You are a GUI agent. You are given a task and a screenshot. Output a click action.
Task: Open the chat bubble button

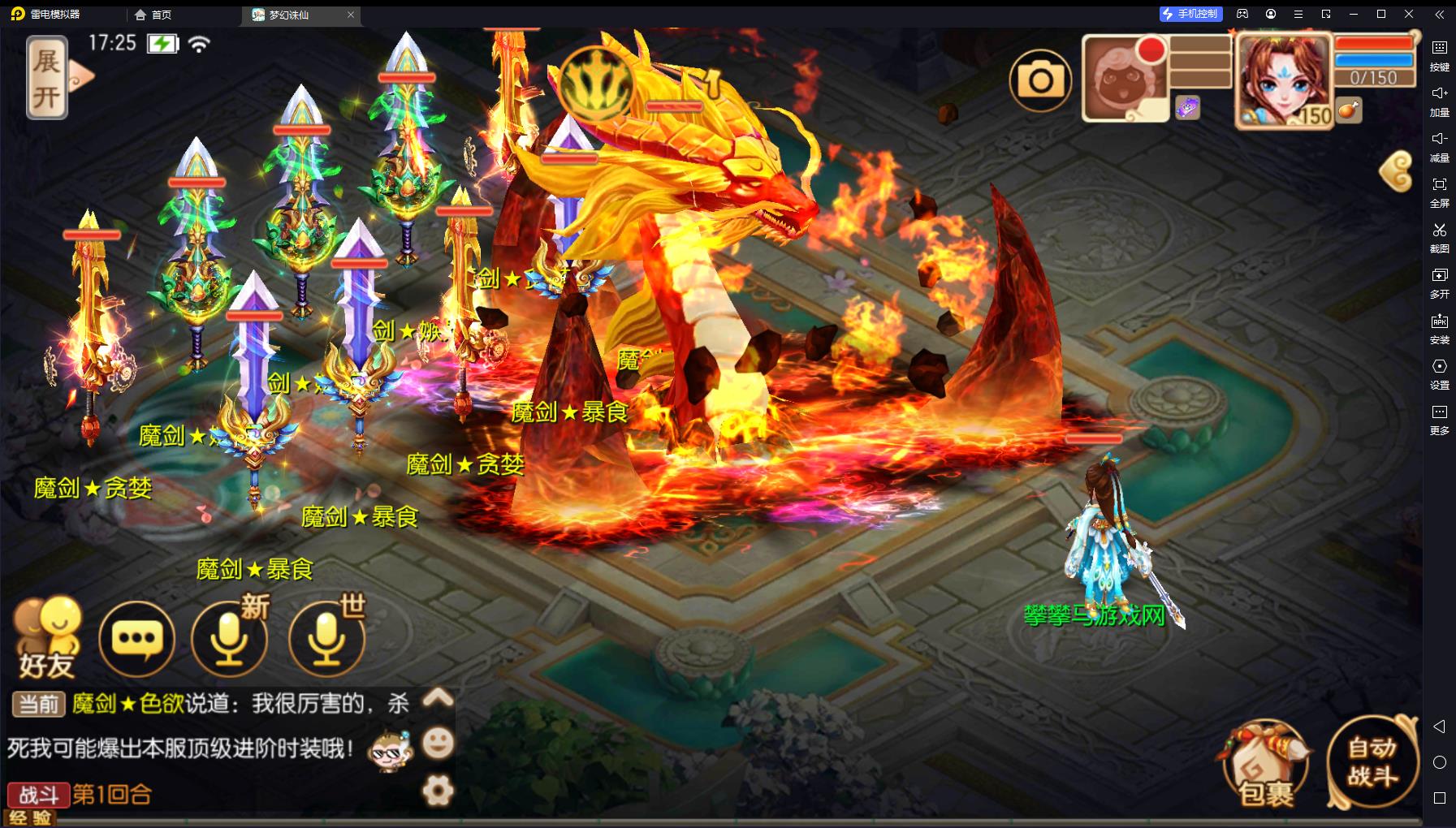[136, 640]
